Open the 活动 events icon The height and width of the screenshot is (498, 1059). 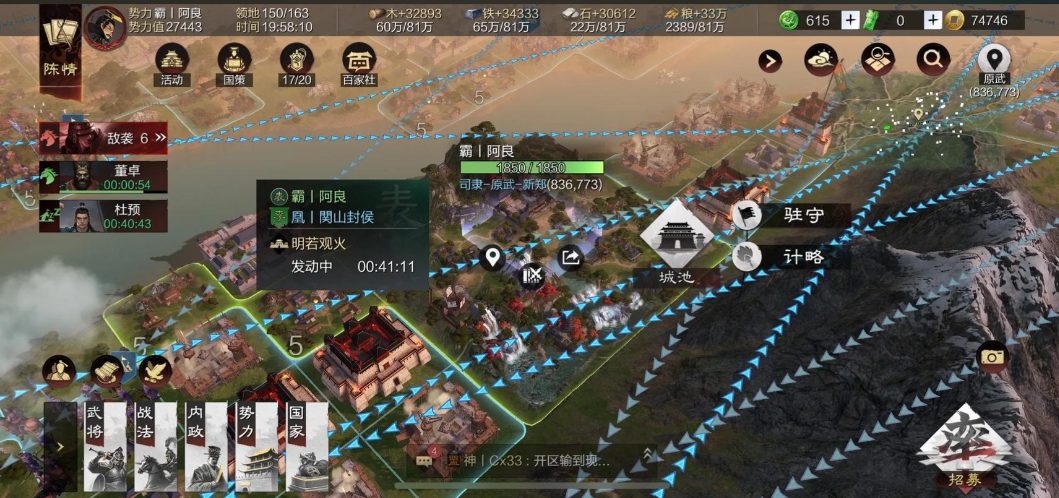172,63
